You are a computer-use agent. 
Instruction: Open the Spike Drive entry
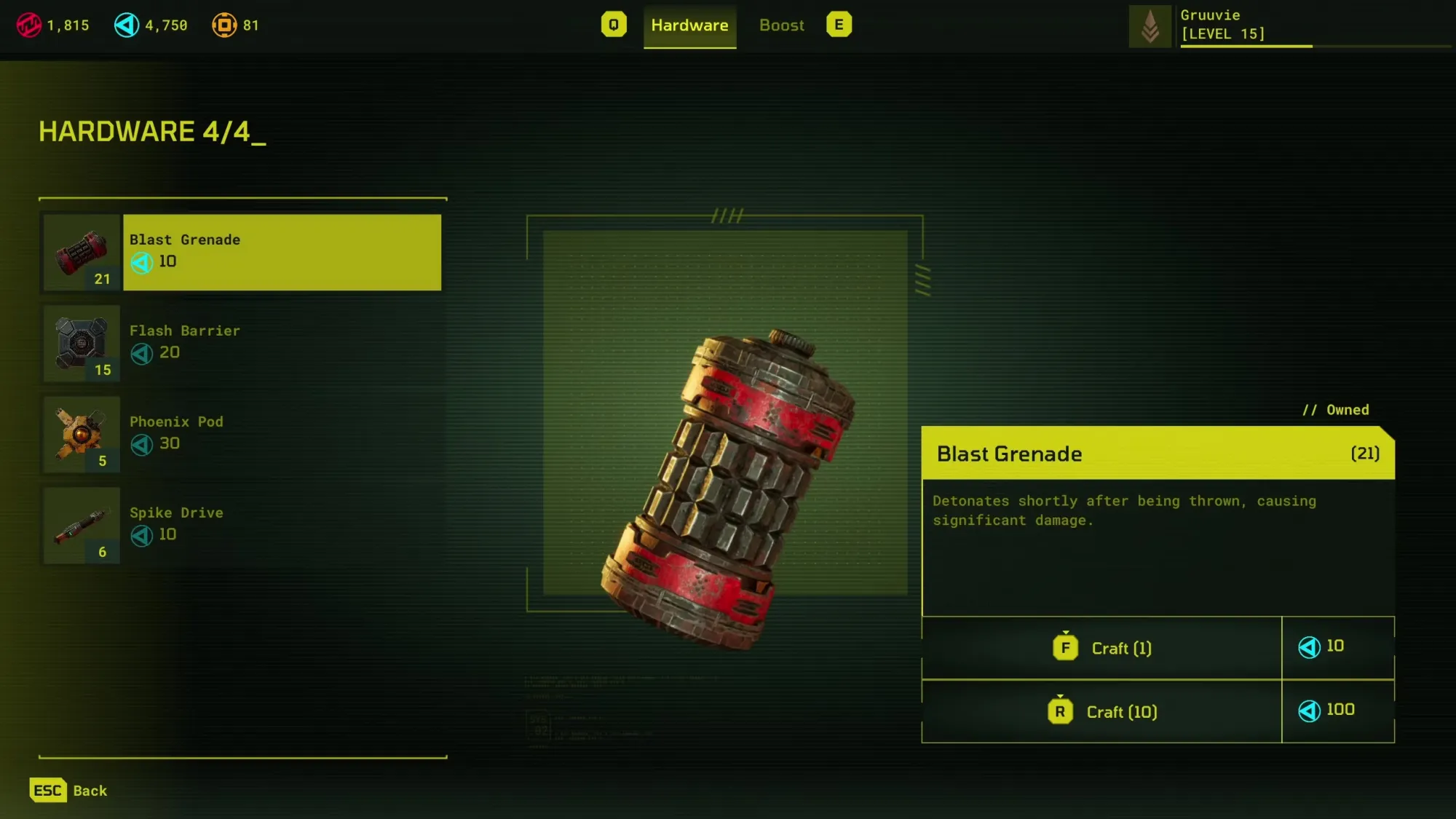point(281,525)
